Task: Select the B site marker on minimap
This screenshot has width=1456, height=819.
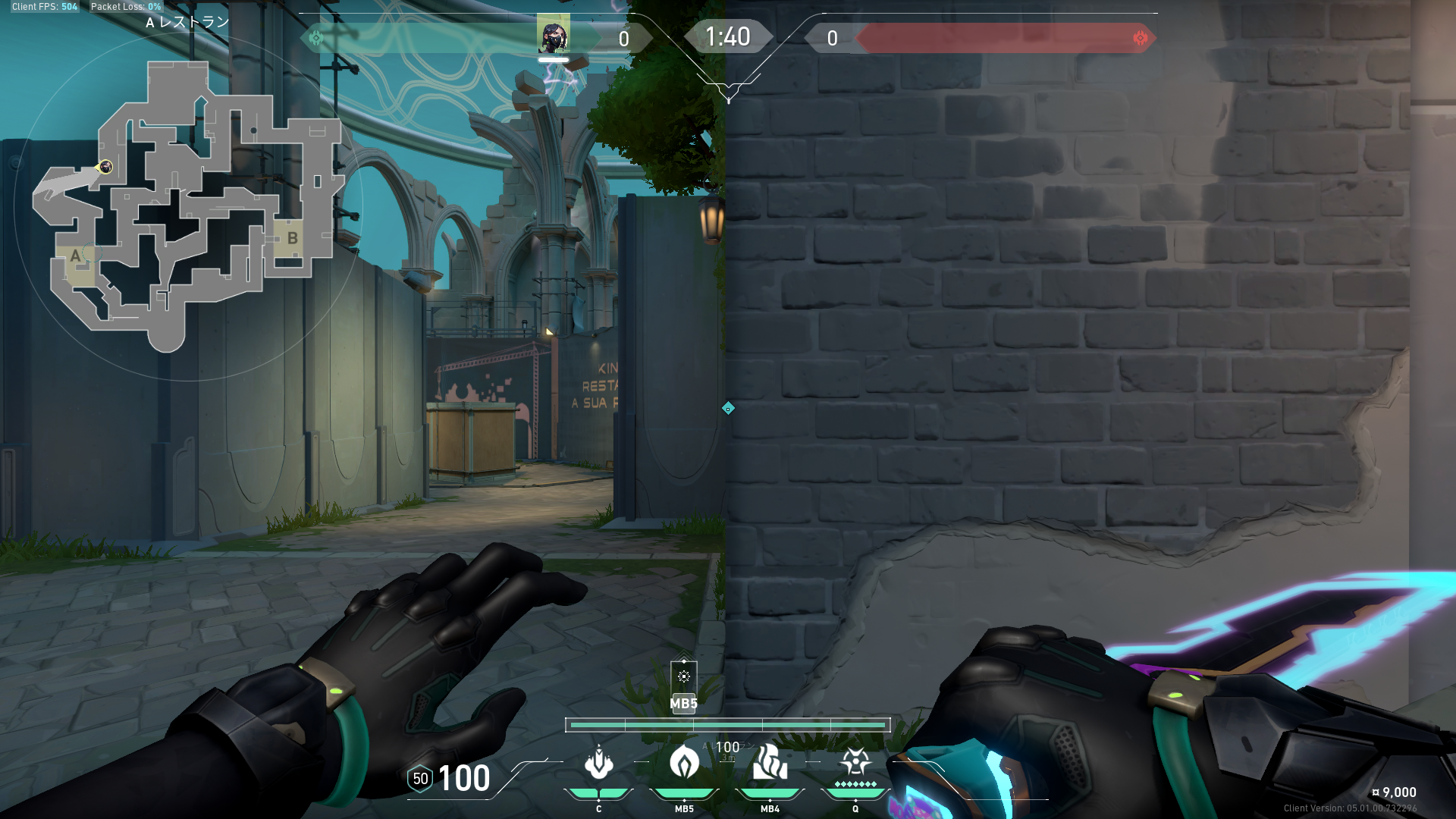Action: tap(292, 238)
